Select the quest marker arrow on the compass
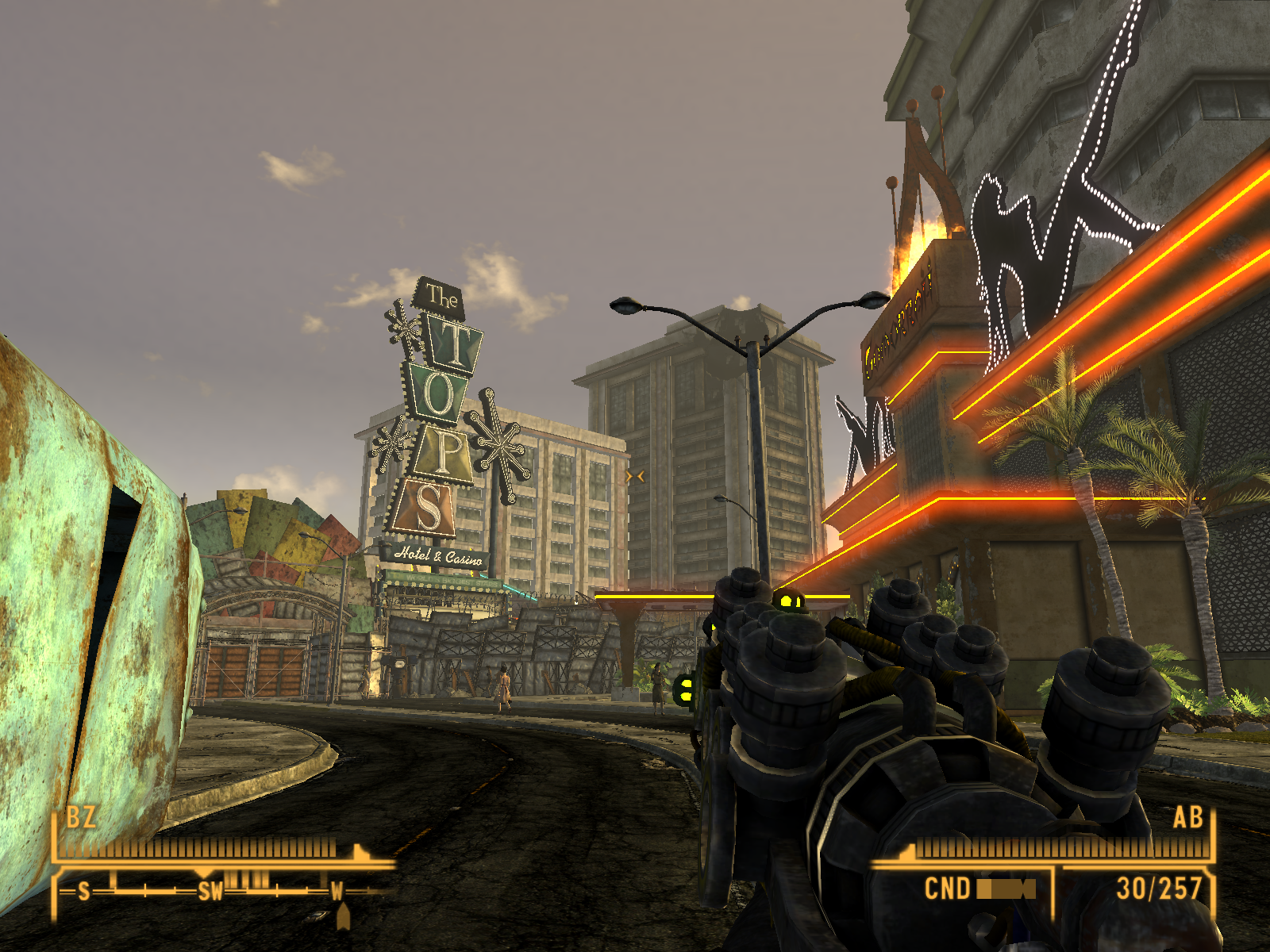Image resolution: width=1270 pixels, height=952 pixels. coord(343,918)
